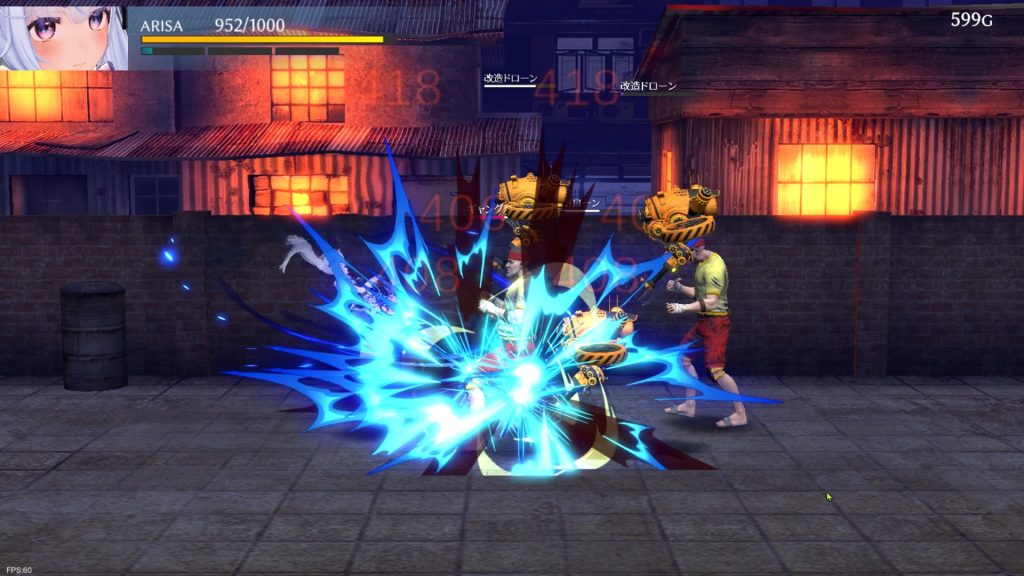Screen dimensions: 1024x576
Task: Click Arisa's character portrait
Action: coord(62,36)
